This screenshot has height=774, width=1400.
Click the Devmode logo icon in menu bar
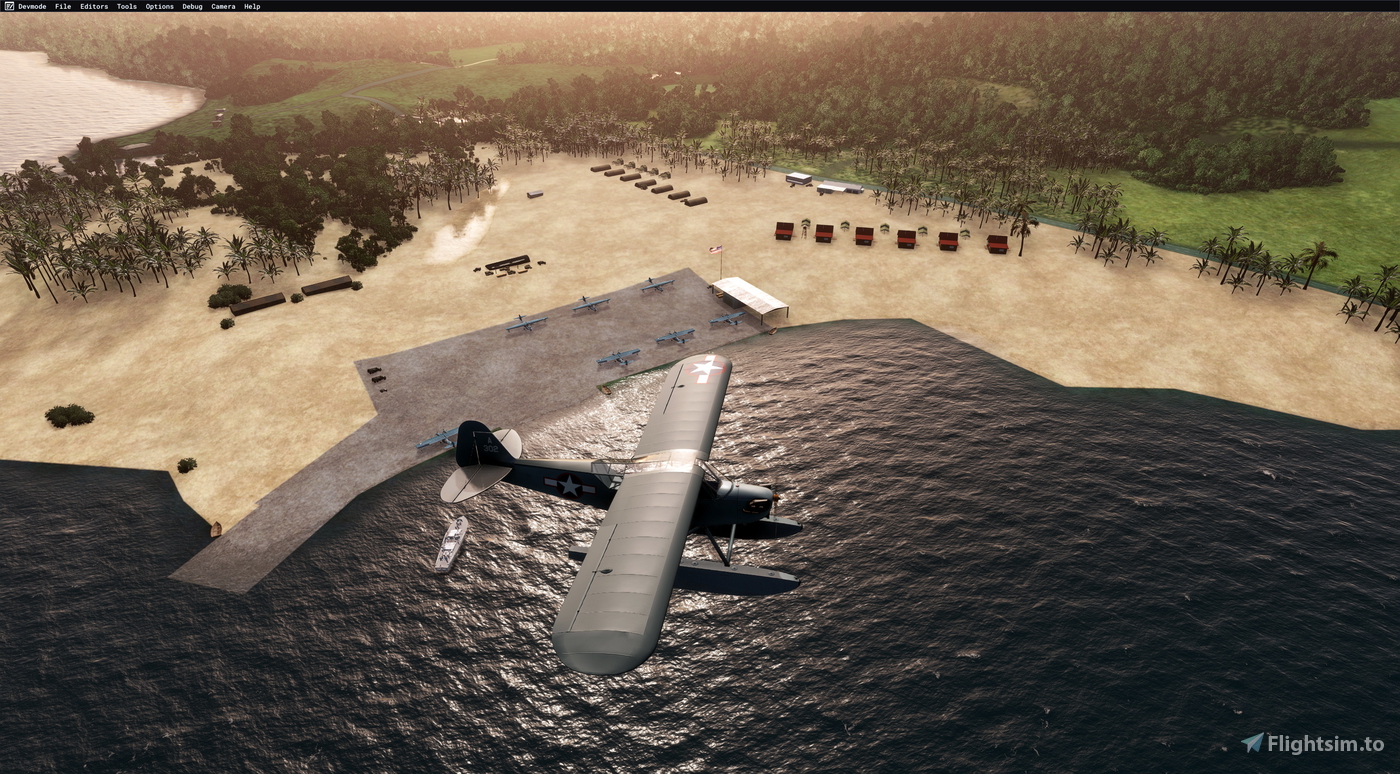coord(8,5)
